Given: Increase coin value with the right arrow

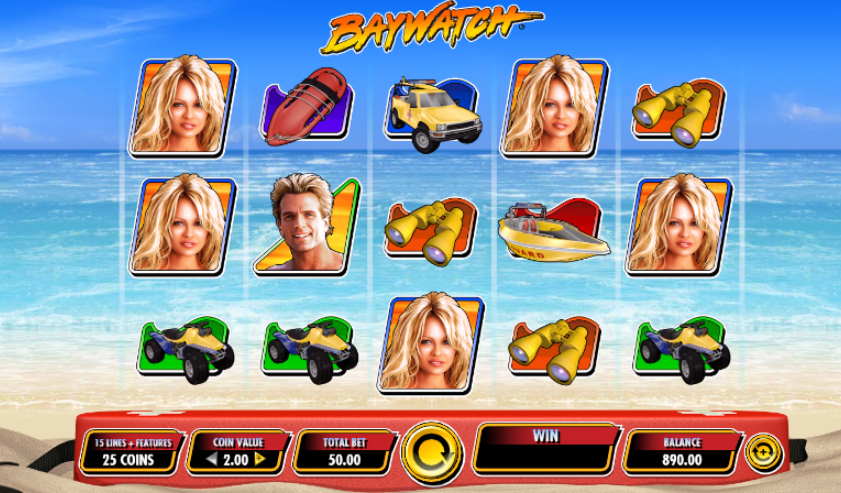Looking at the screenshot, I should click(x=260, y=459).
